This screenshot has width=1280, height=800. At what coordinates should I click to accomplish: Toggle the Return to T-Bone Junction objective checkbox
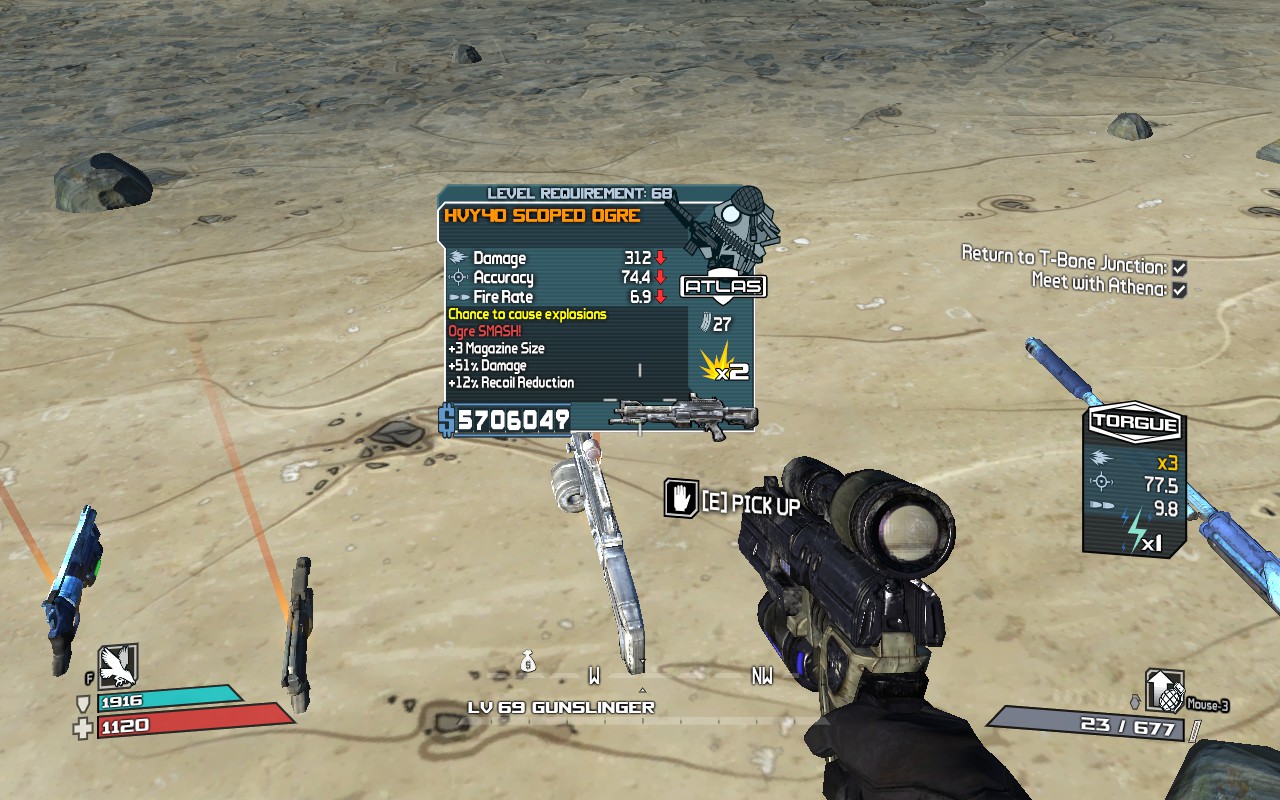(1180, 268)
